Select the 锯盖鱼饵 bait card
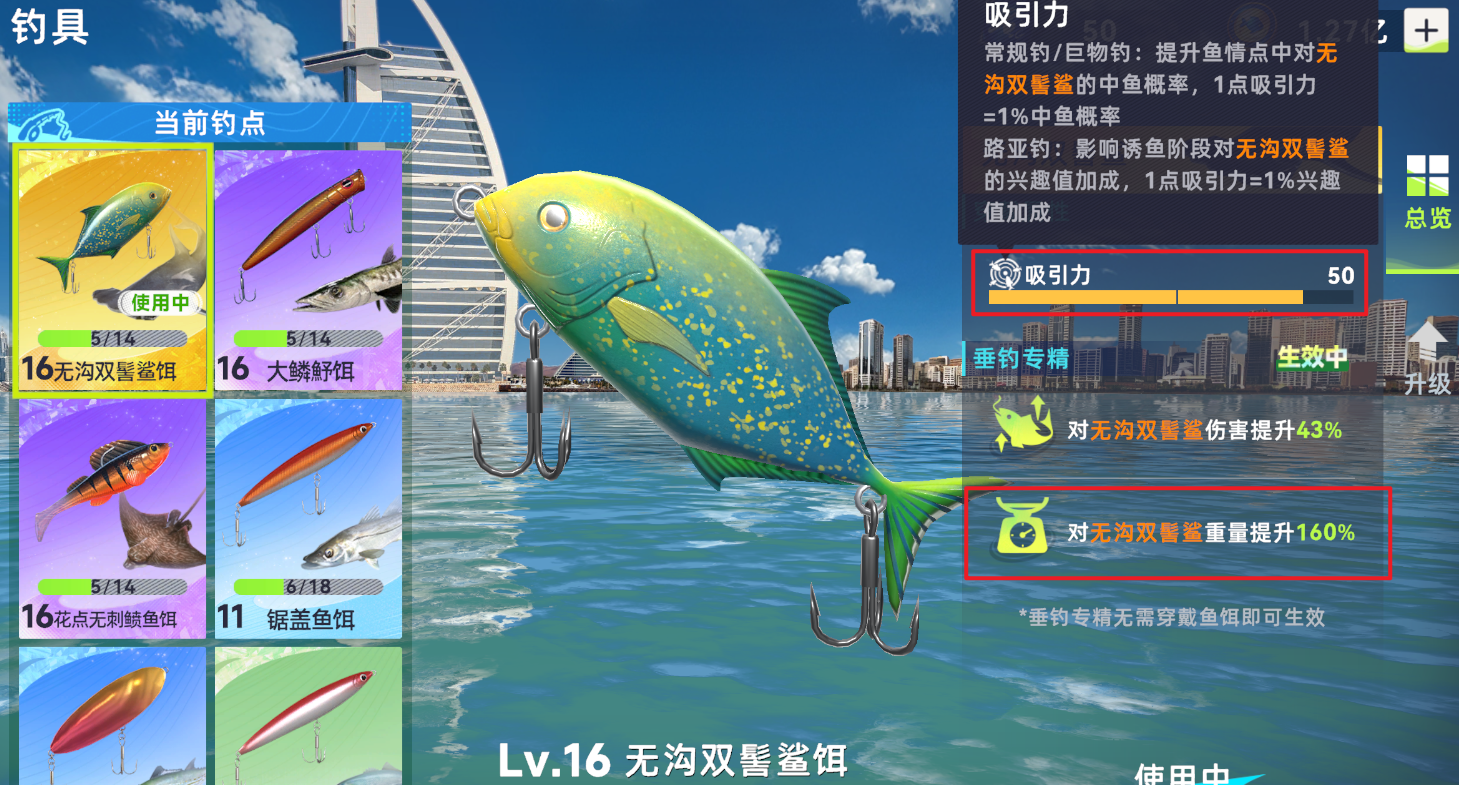The height and width of the screenshot is (785, 1459). pyautogui.click(x=307, y=518)
